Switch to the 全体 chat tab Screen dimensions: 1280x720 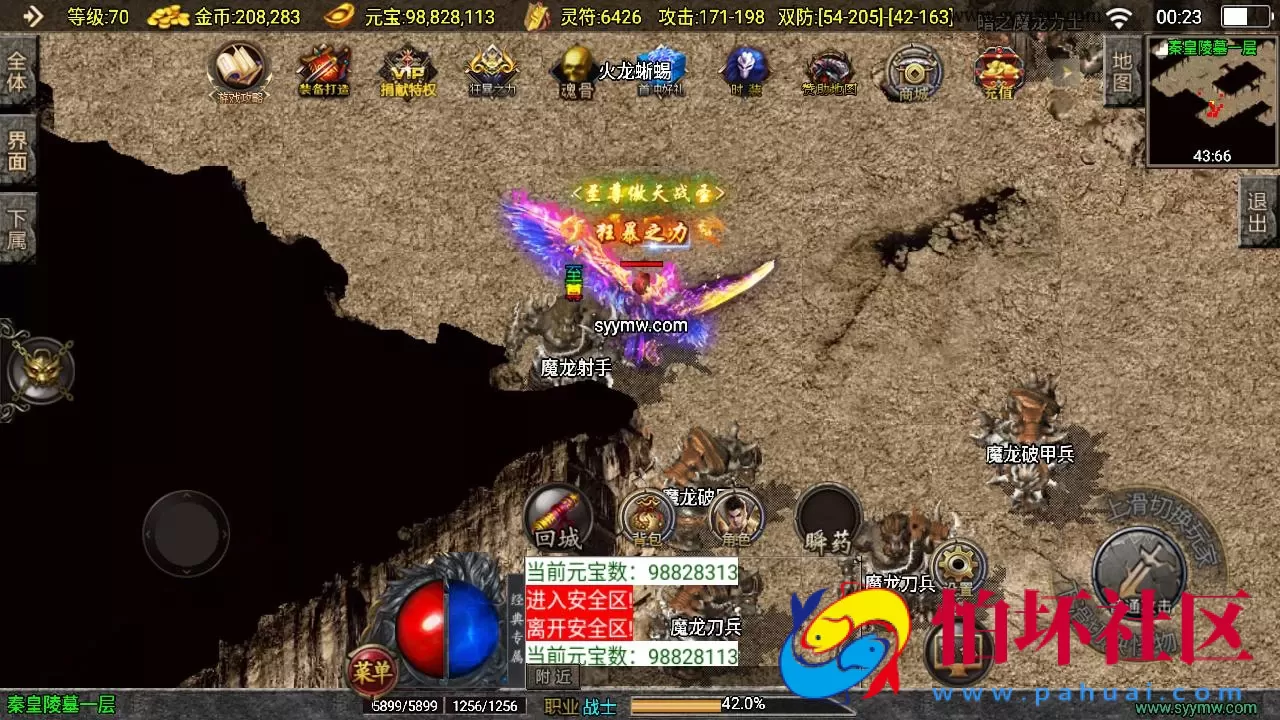coord(19,73)
